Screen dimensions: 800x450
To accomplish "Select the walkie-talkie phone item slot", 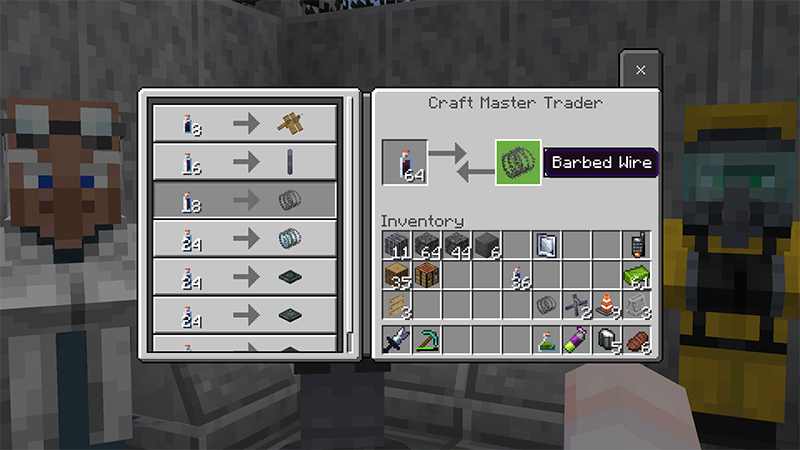I will click(x=636, y=244).
